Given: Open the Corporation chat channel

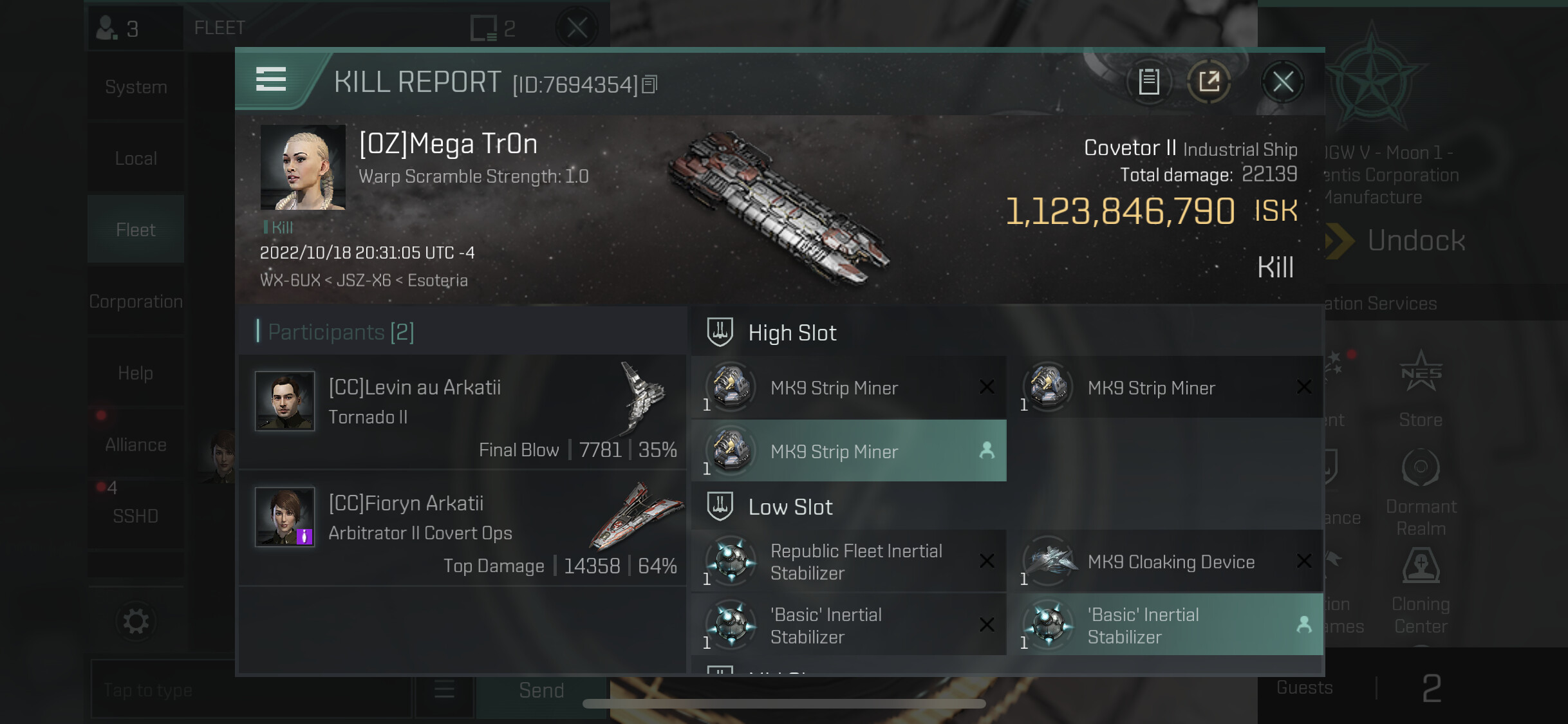Looking at the screenshot, I should 136,301.
